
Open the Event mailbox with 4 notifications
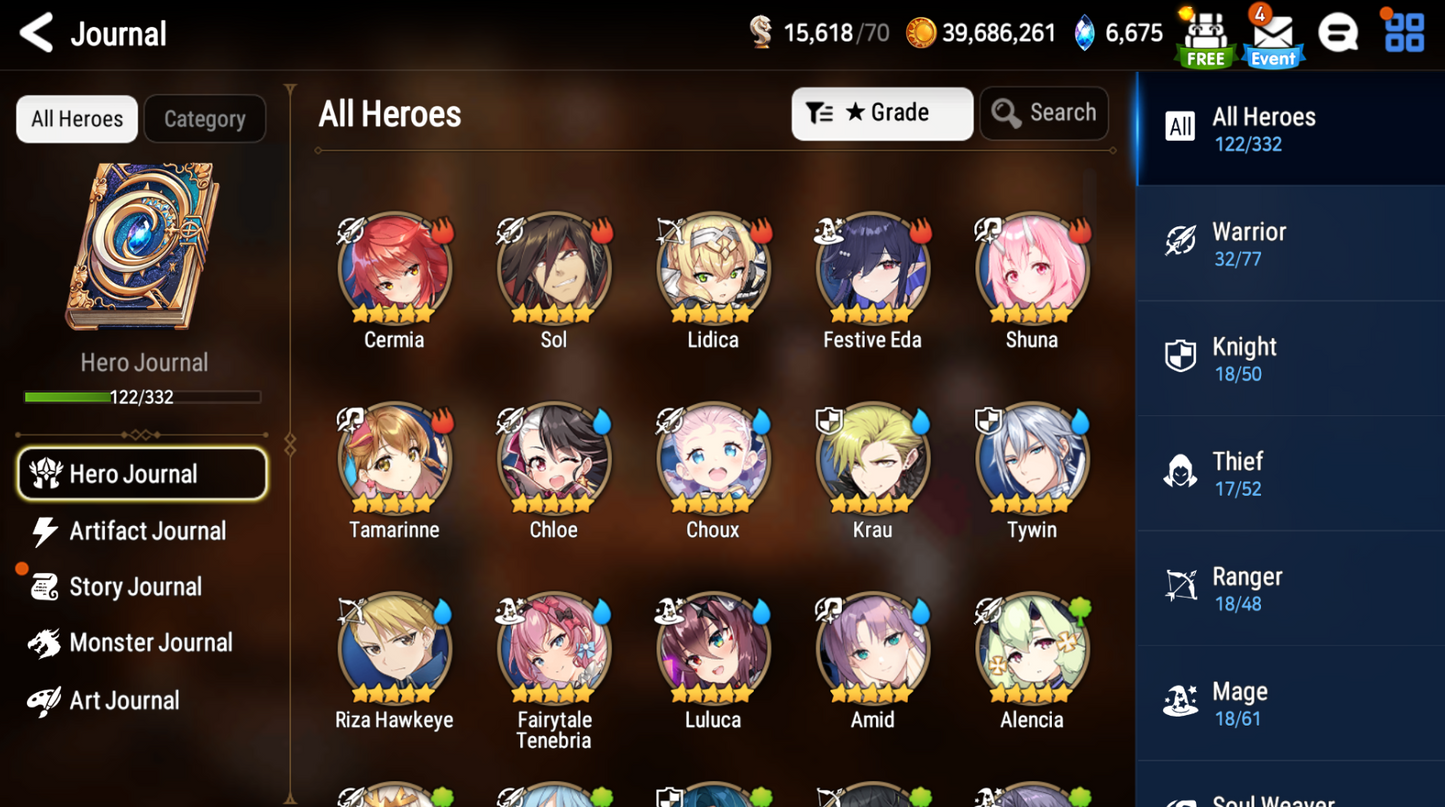tap(1272, 36)
